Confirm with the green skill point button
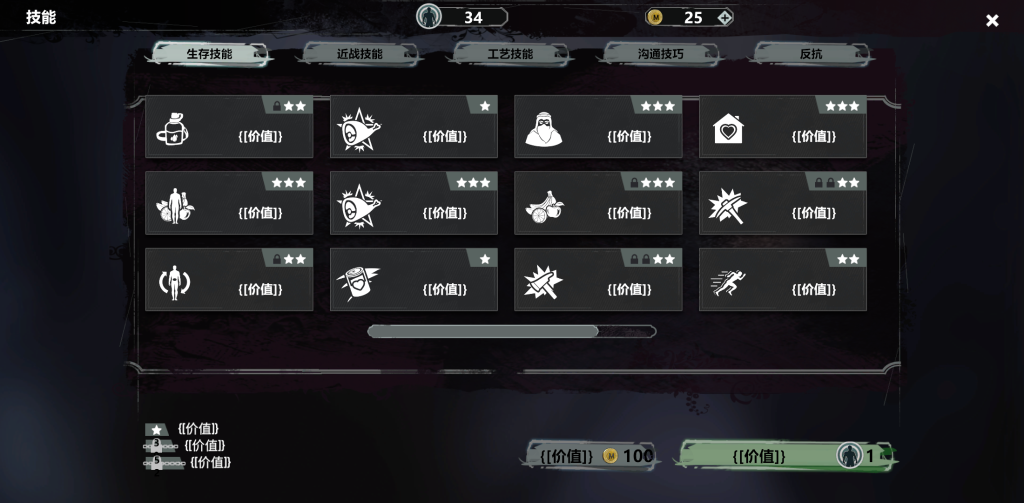The image size is (1024, 503). coord(785,456)
